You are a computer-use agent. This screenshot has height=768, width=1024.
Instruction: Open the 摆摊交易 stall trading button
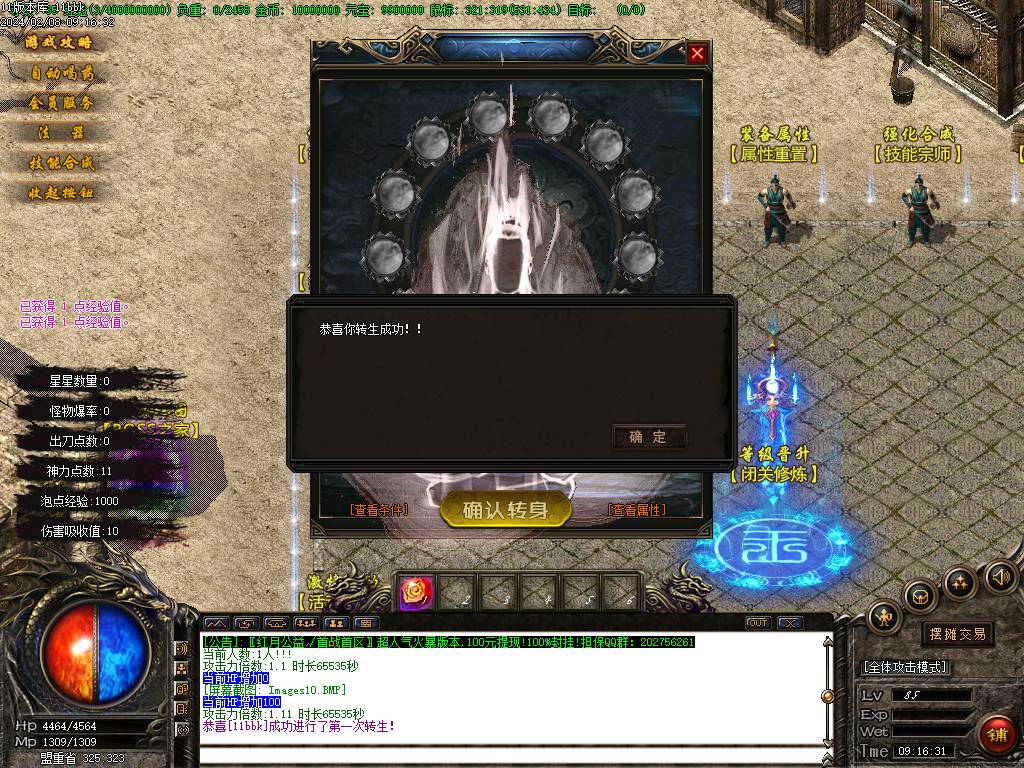click(x=957, y=634)
